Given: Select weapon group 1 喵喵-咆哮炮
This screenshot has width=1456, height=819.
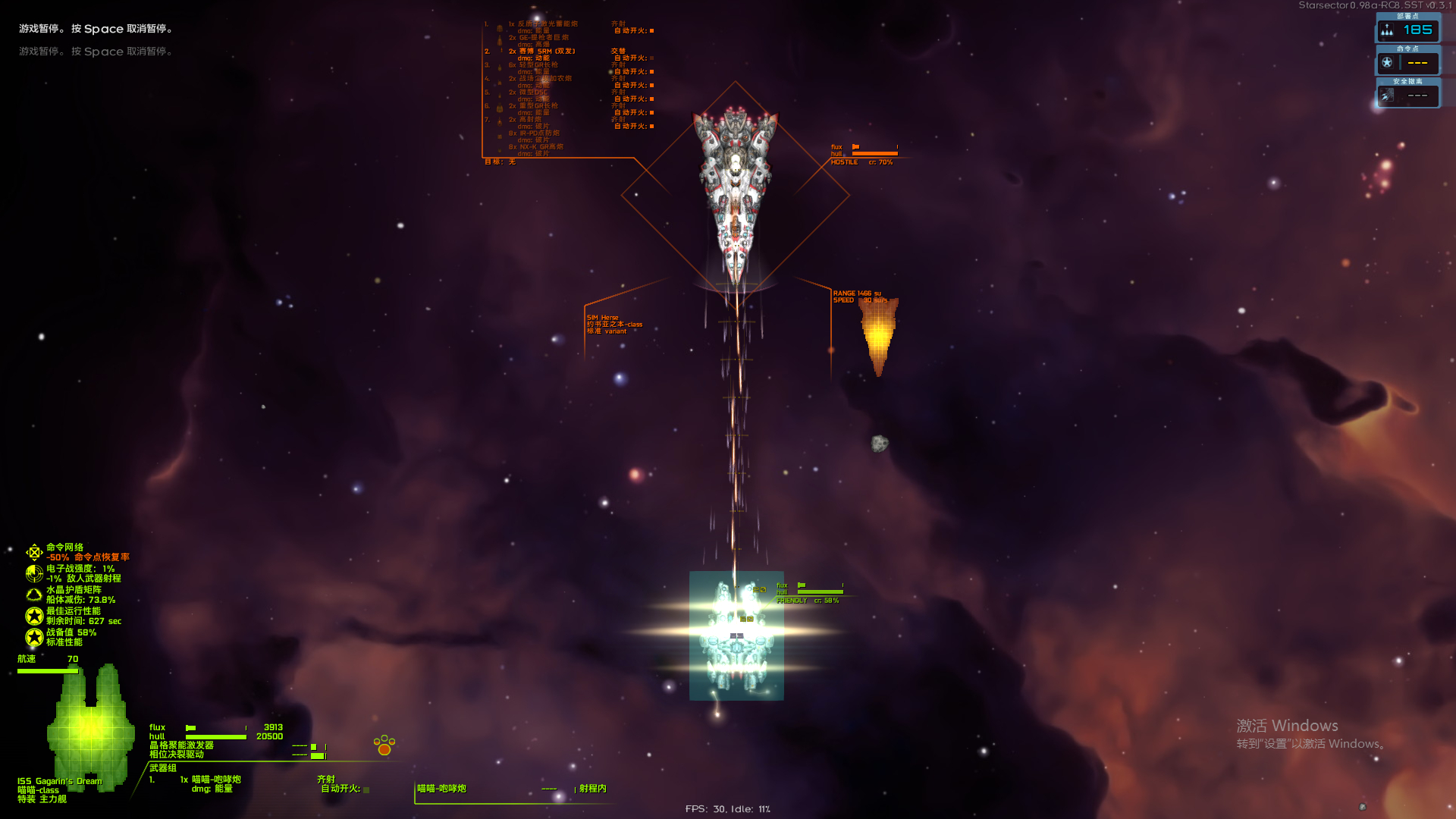Looking at the screenshot, I should (215, 780).
